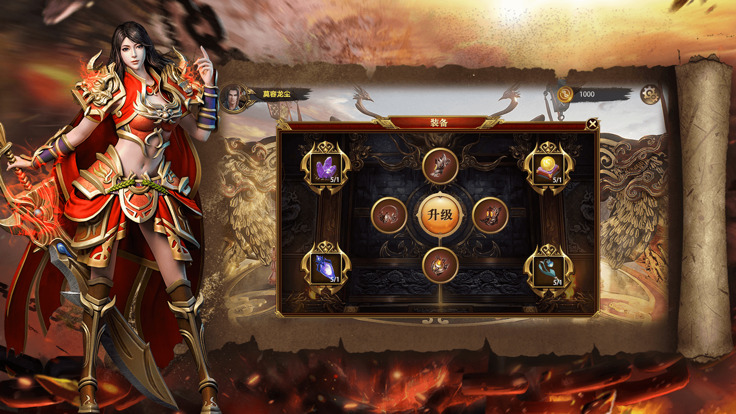
Task: Click the gold coin currency icon
Action: (x=565, y=95)
